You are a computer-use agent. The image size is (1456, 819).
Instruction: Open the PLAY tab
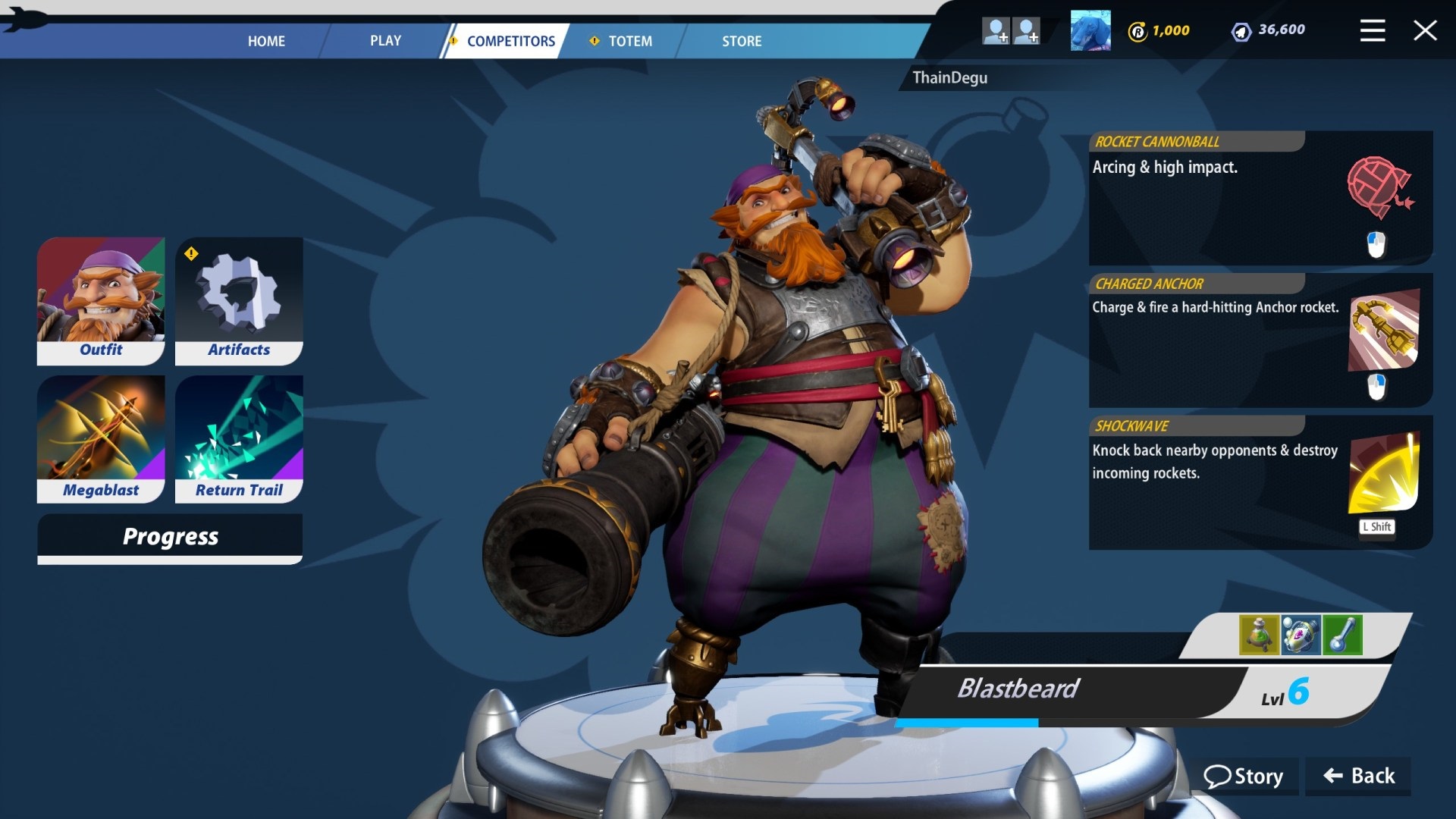click(x=385, y=41)
